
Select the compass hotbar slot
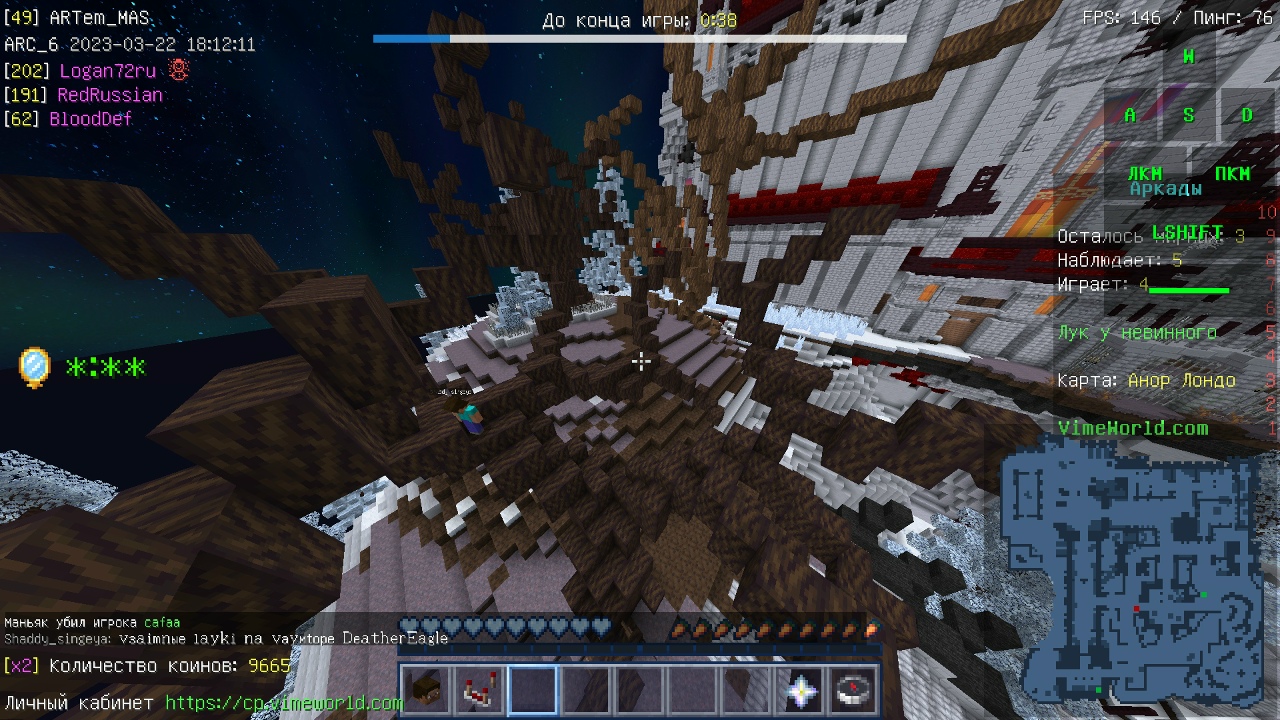point(855,691)
